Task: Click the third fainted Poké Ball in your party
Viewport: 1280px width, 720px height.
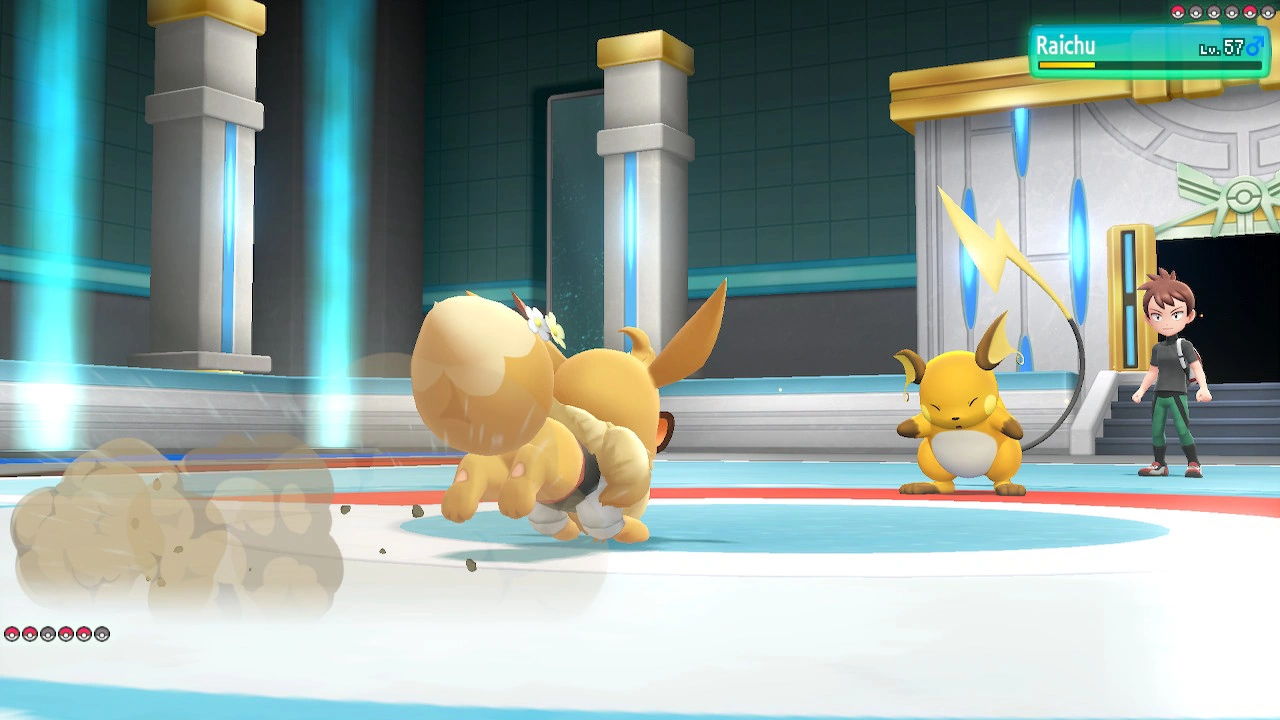Action: coord(48,634)
